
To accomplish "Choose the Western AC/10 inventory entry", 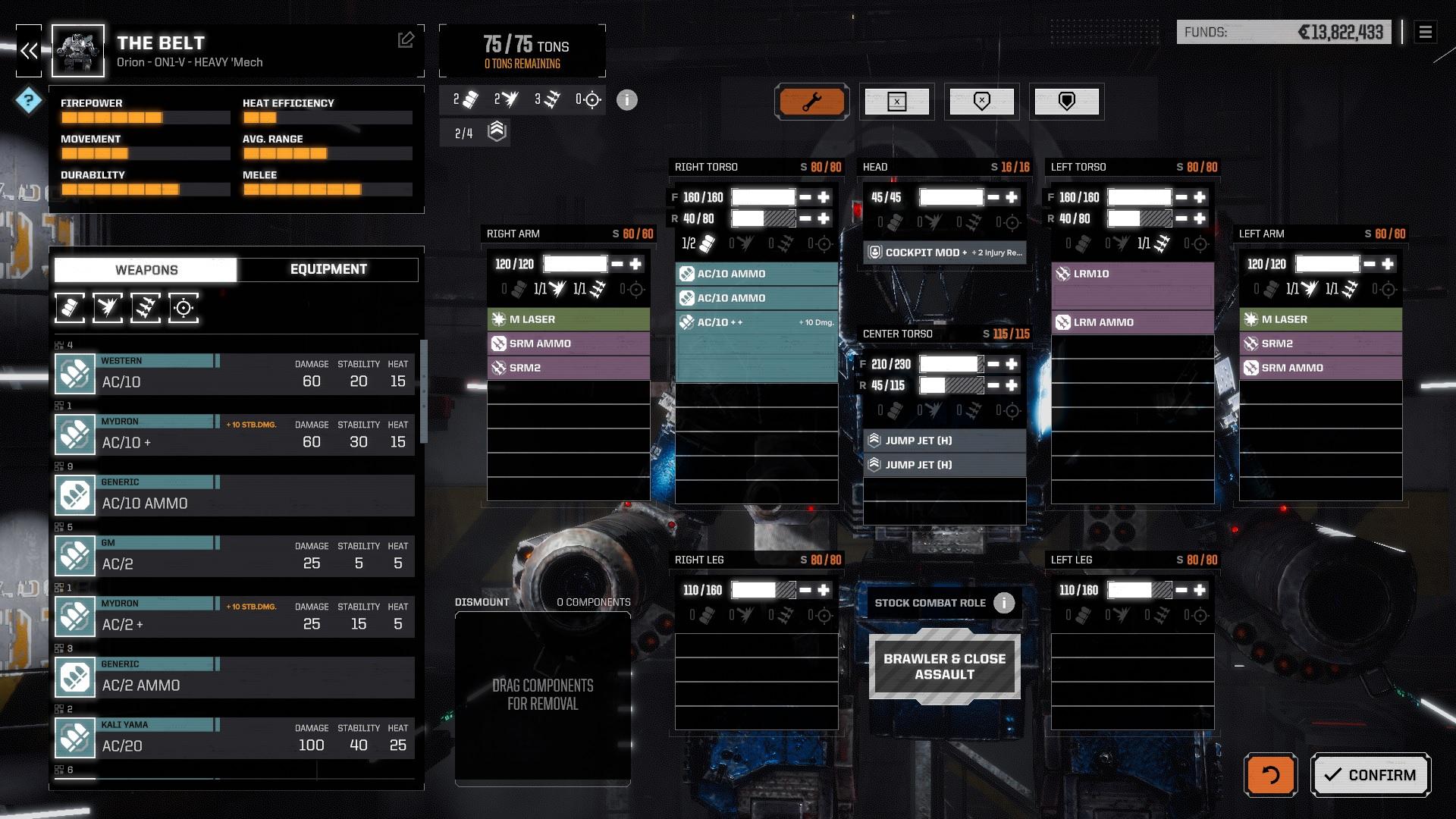I will tap(235, 374).
